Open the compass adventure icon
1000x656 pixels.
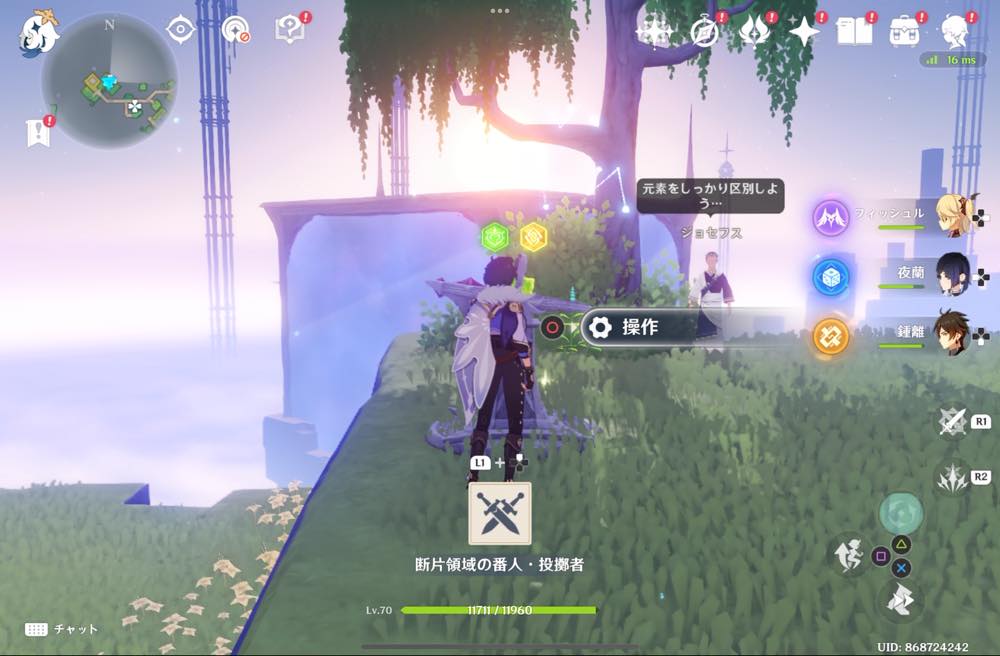pos(705,32)
